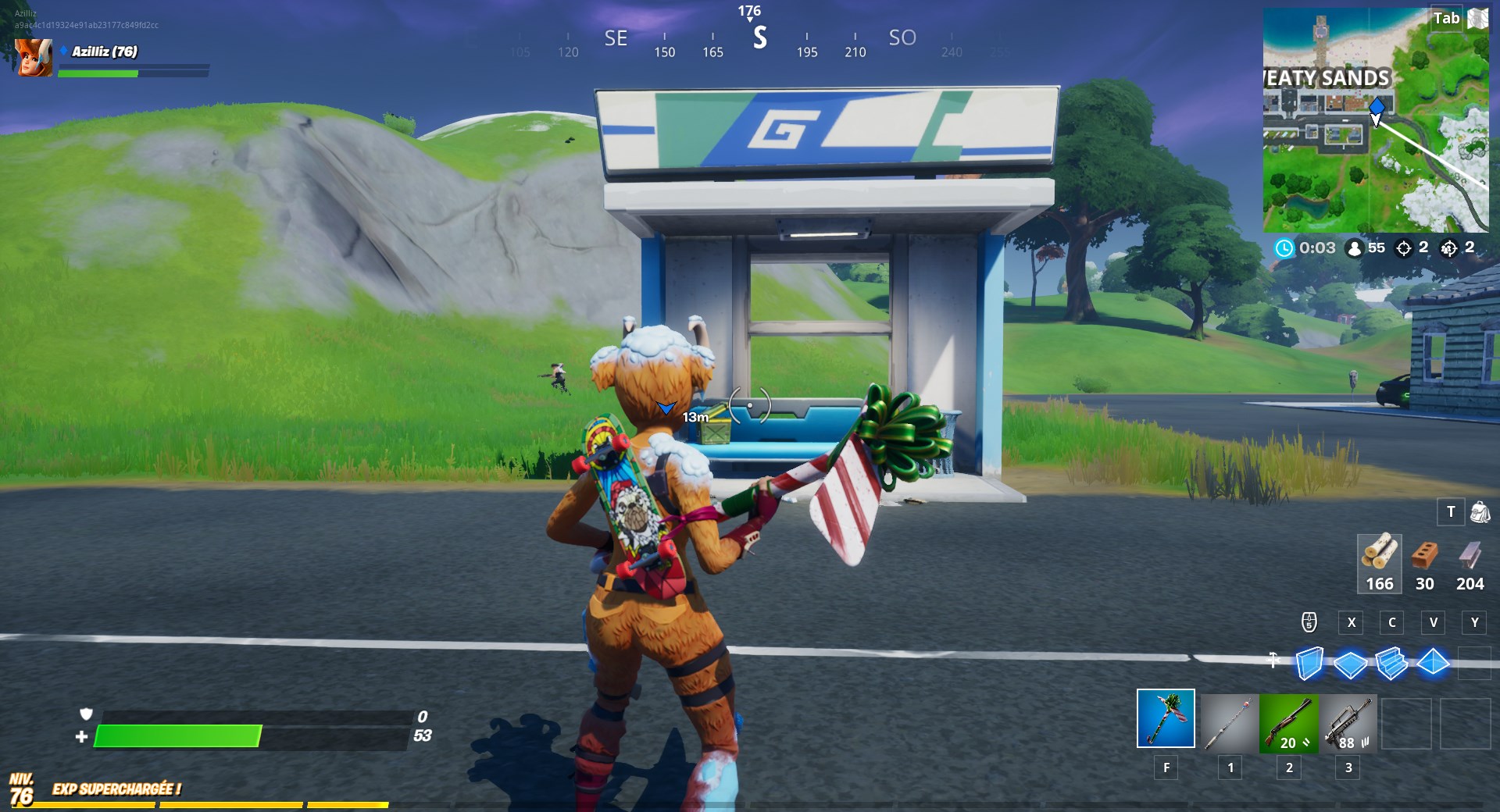Select the candy cane pickaxe in slot F
This screenshot has height=812, width=1500.
[x=1166, y=719]
